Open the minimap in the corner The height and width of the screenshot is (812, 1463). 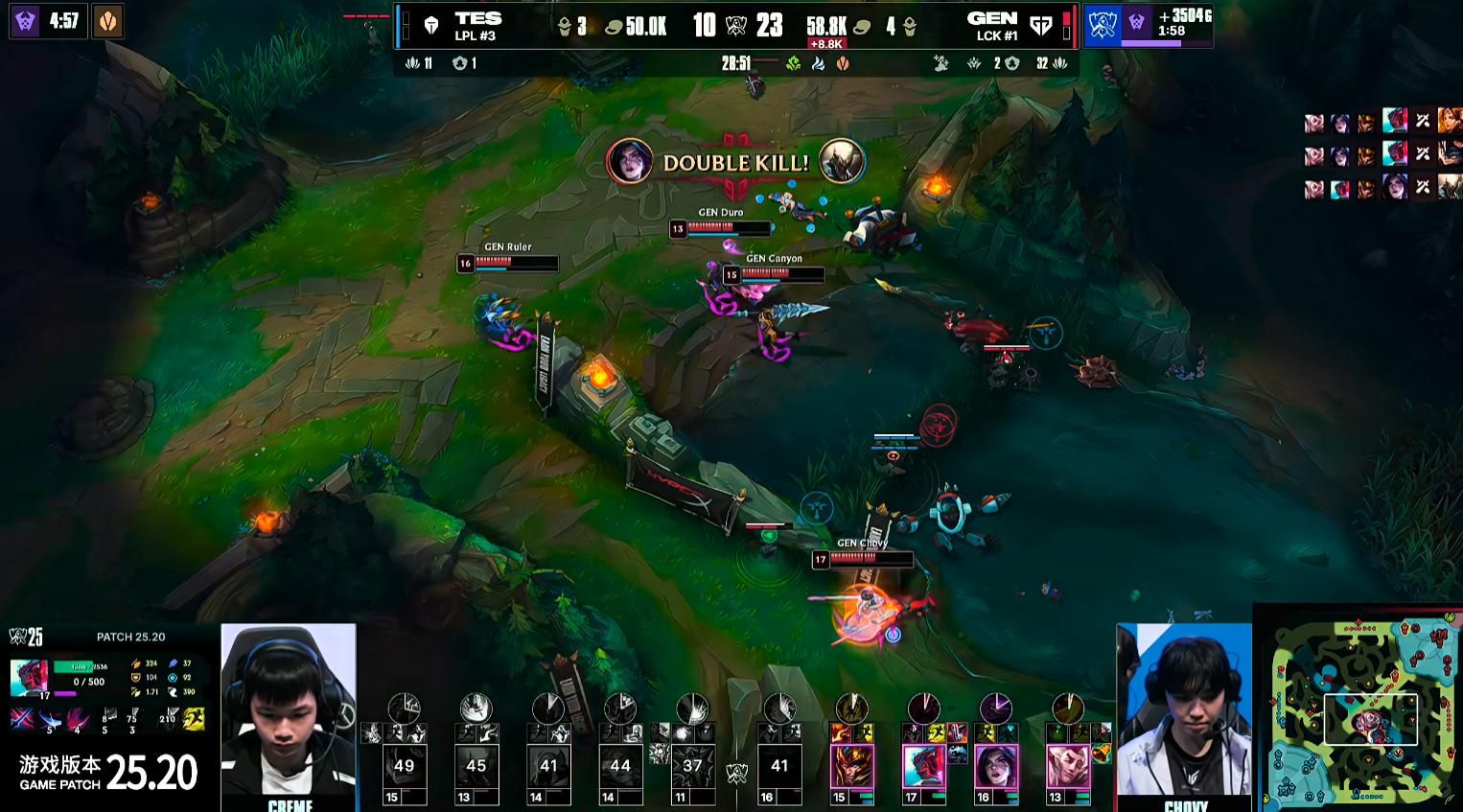[1358, 708]
